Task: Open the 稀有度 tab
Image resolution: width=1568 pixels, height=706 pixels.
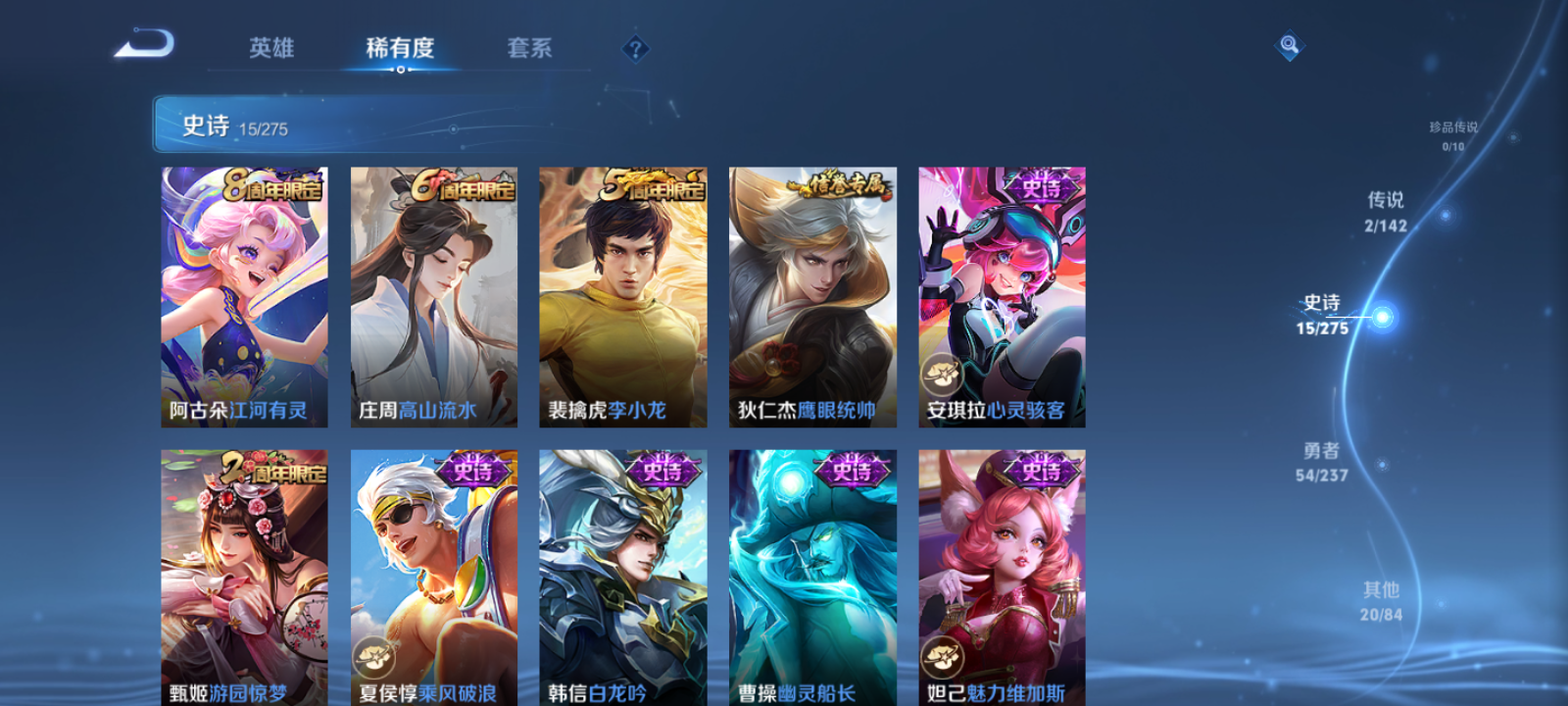Action: coord(398,48)
